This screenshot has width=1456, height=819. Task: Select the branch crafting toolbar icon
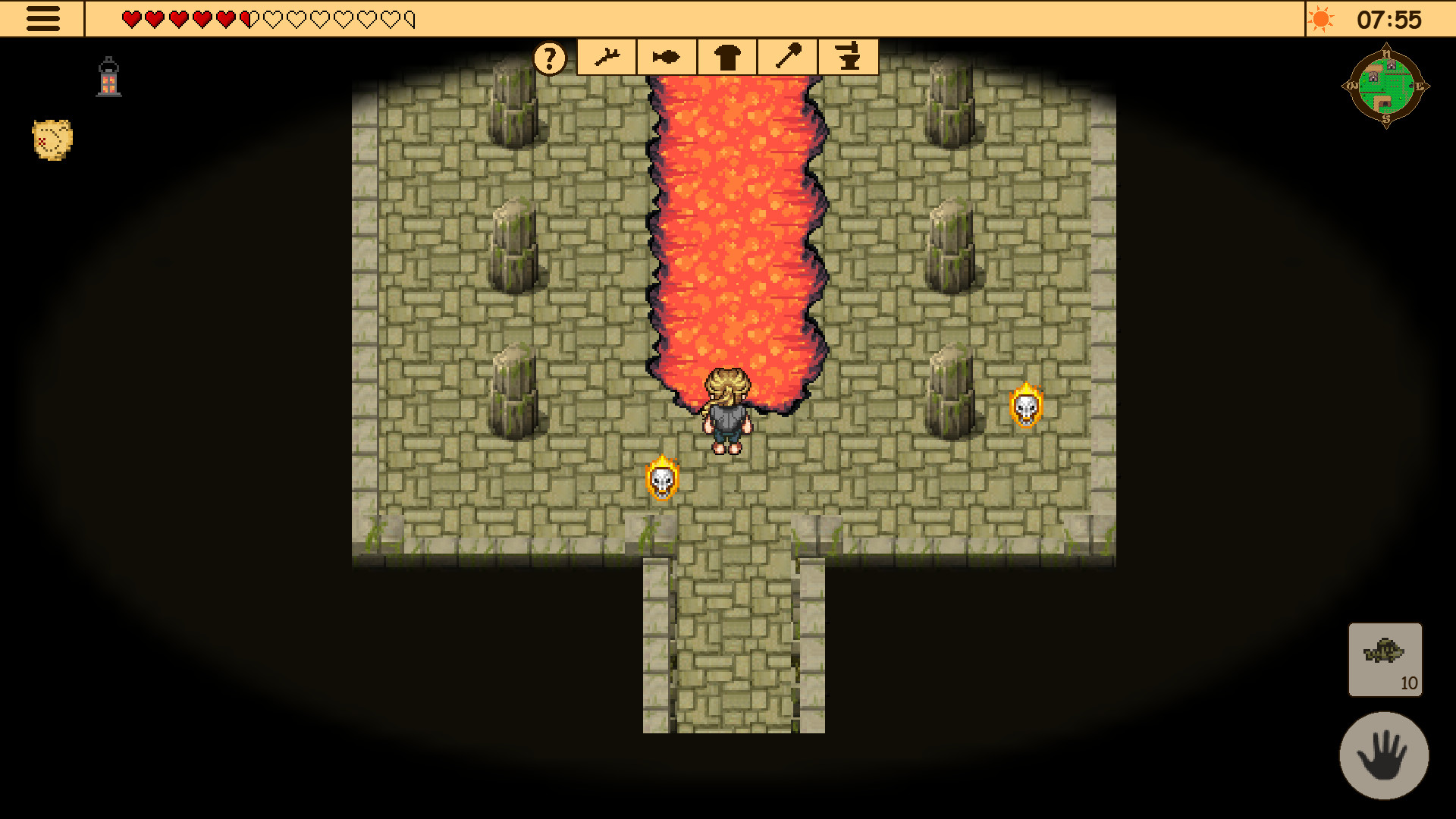[x=607, y=56]
